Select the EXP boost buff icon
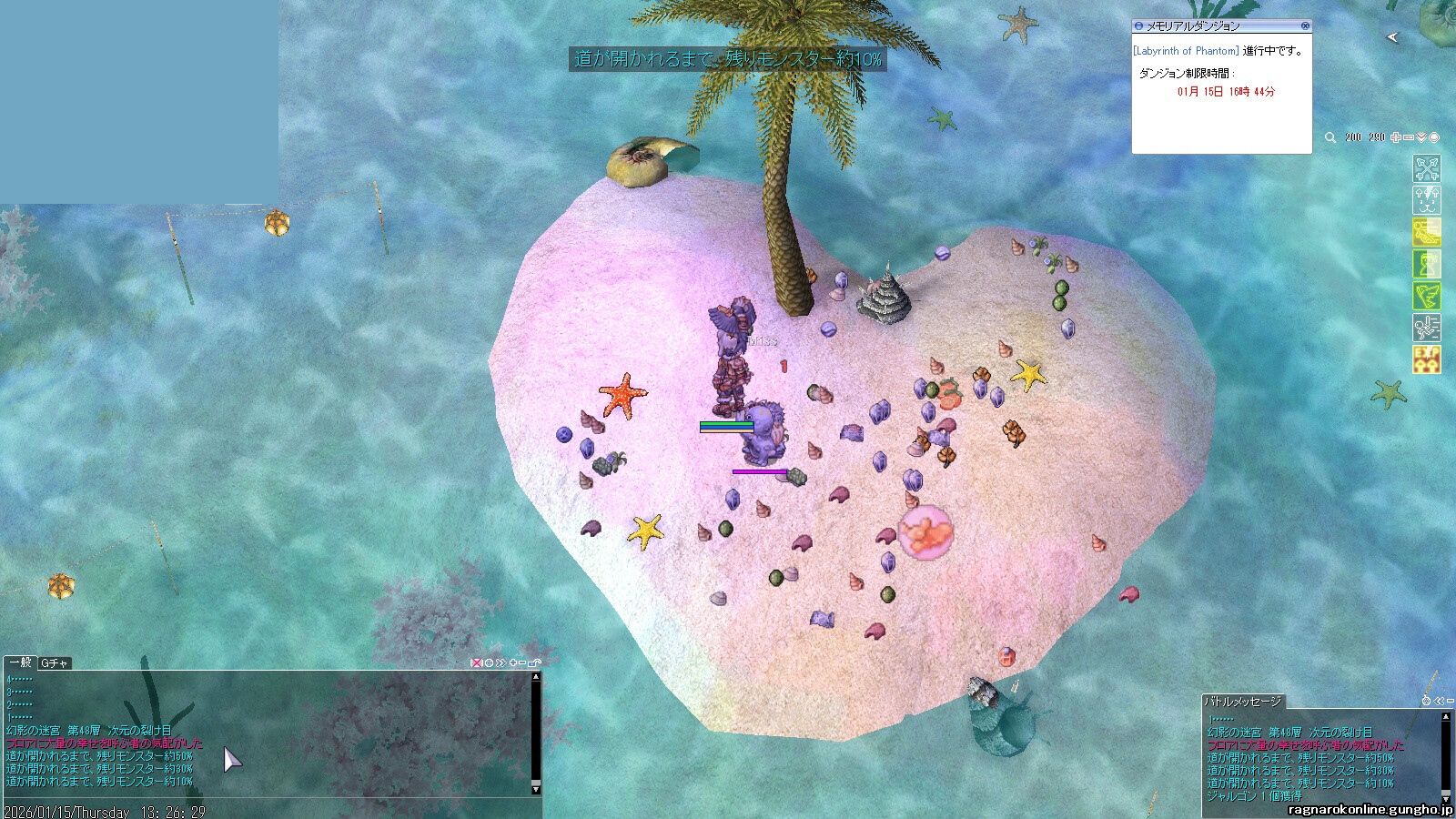The image size is (1456, 819). coord(1426,359)
